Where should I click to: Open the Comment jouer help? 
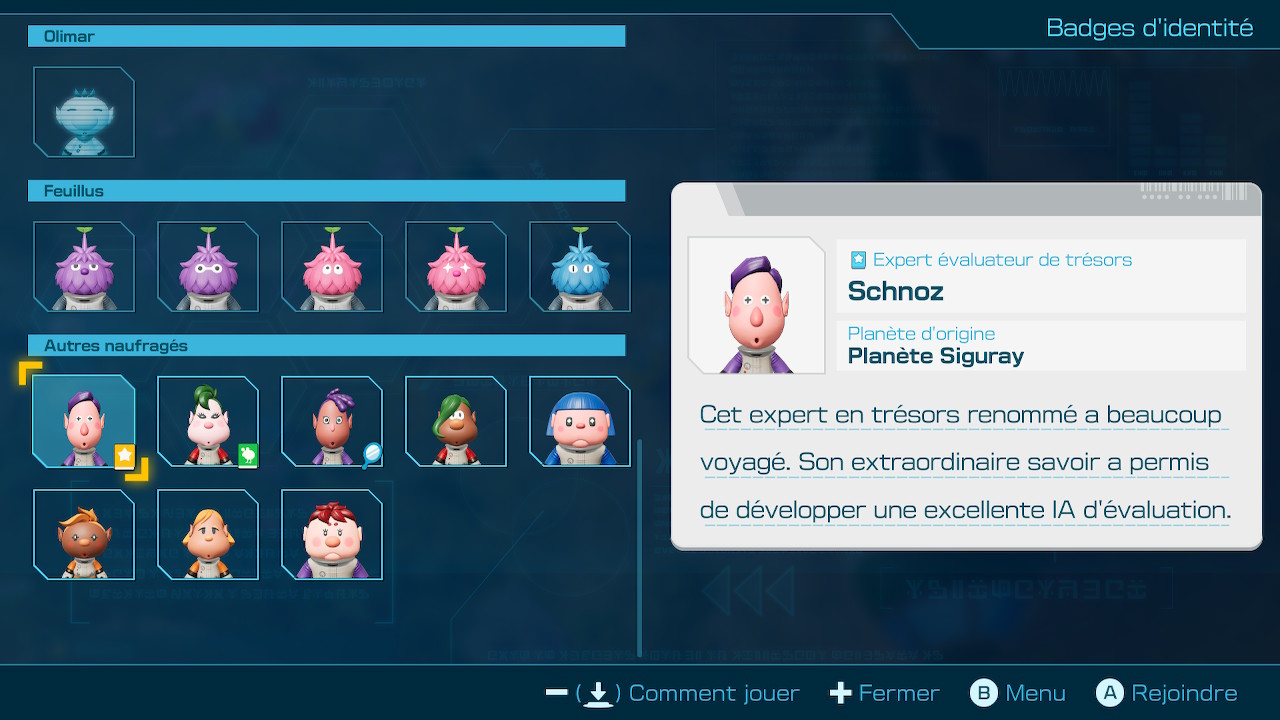(673, 693)
